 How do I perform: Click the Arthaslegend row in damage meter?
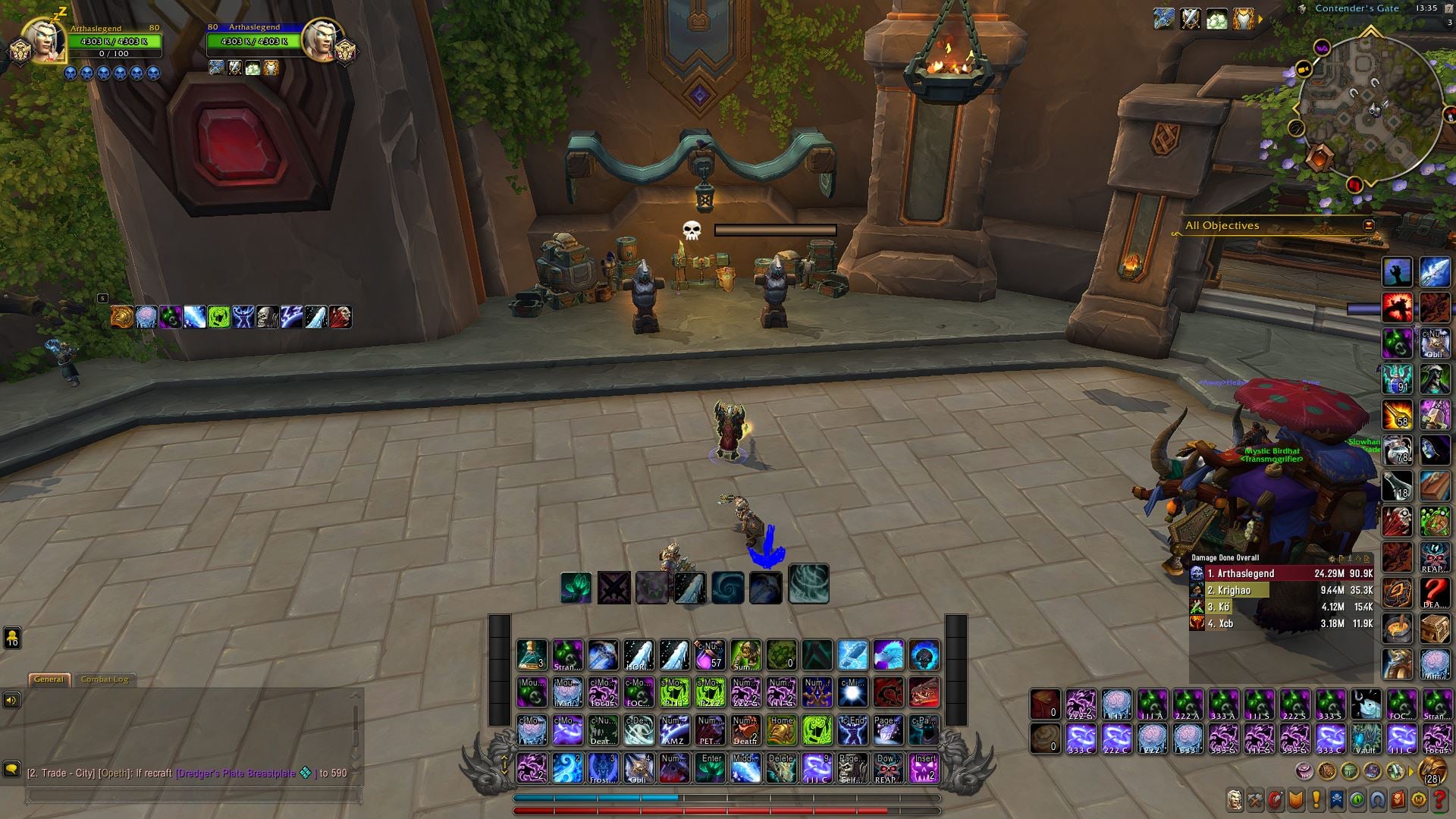1282,573
